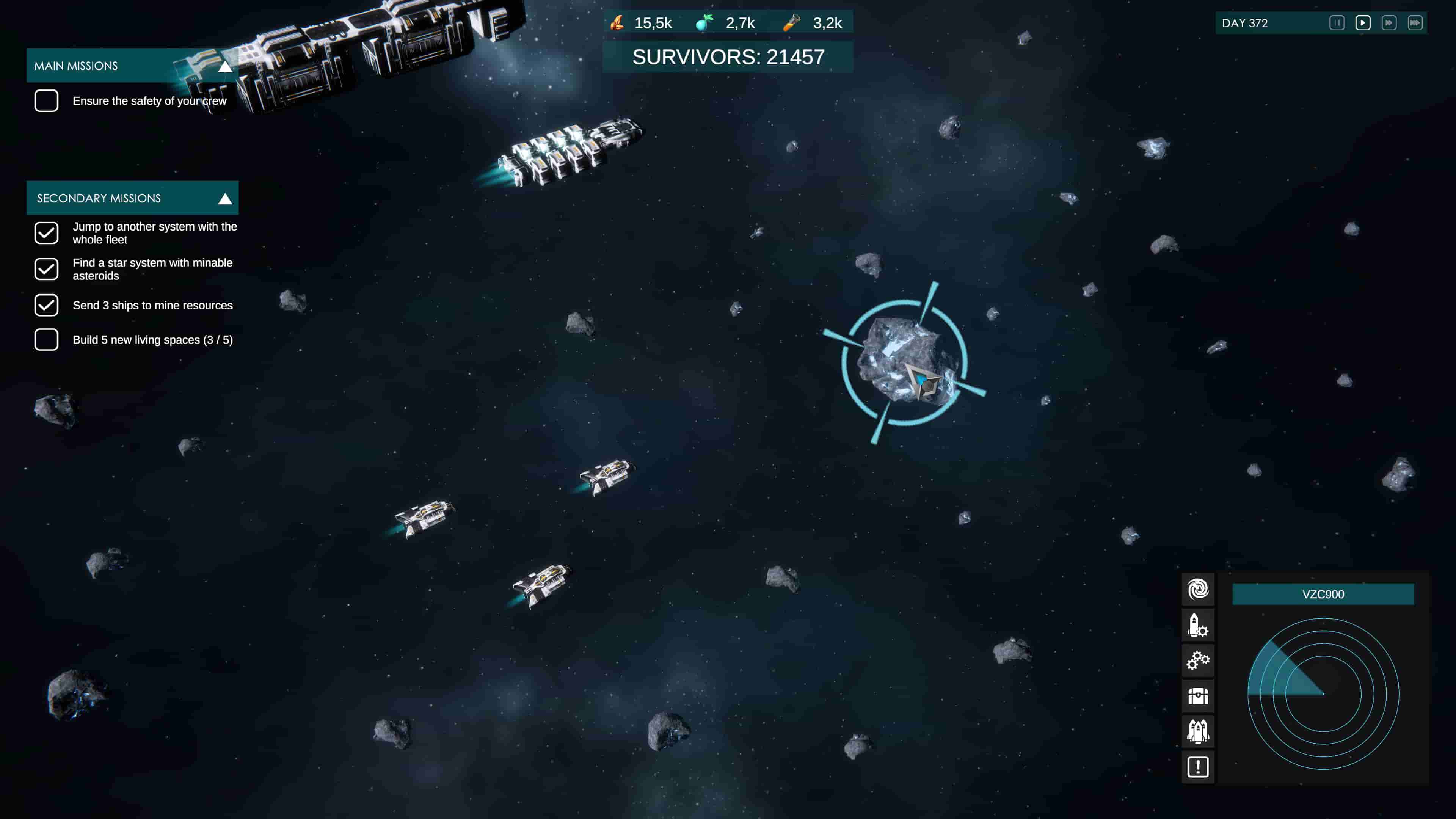Viewport: 1456px width, 819px height.
Task: Click the Survivors counter banner
Action: 728,57
